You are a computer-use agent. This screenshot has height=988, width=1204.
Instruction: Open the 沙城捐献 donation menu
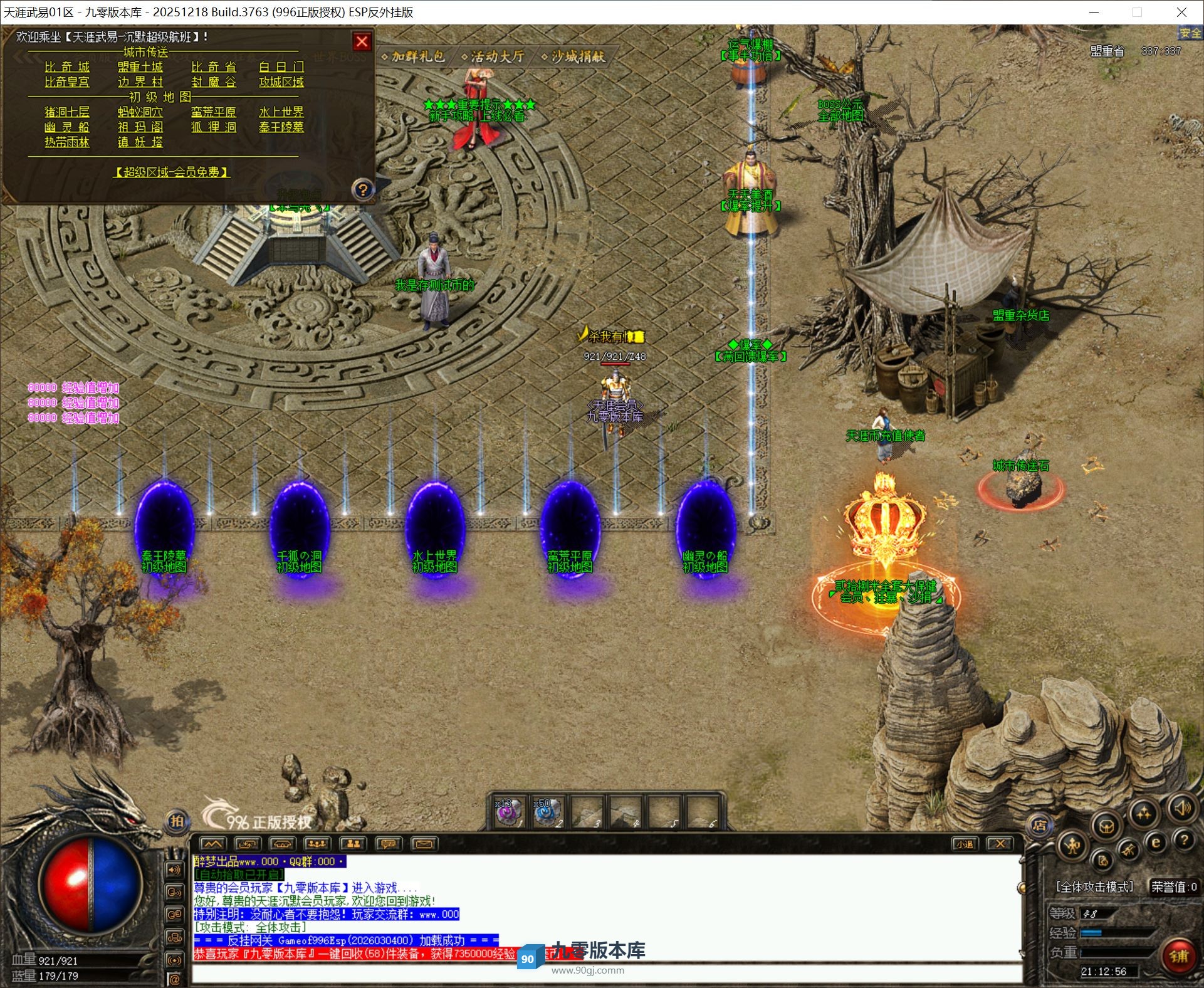573,57
